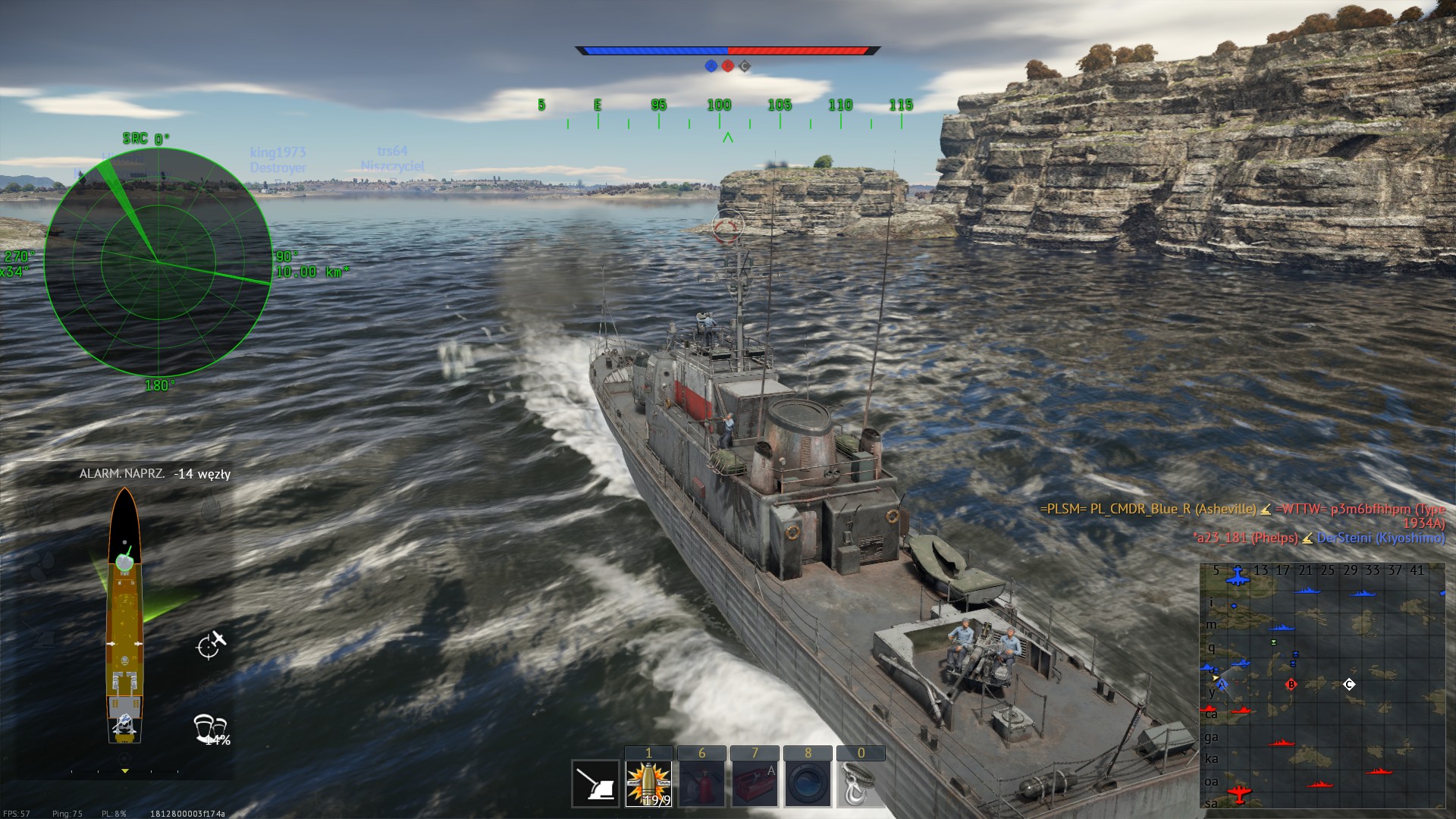Click capture point C on minimap
1456x819 pixels.
(x=1349, y=685)
